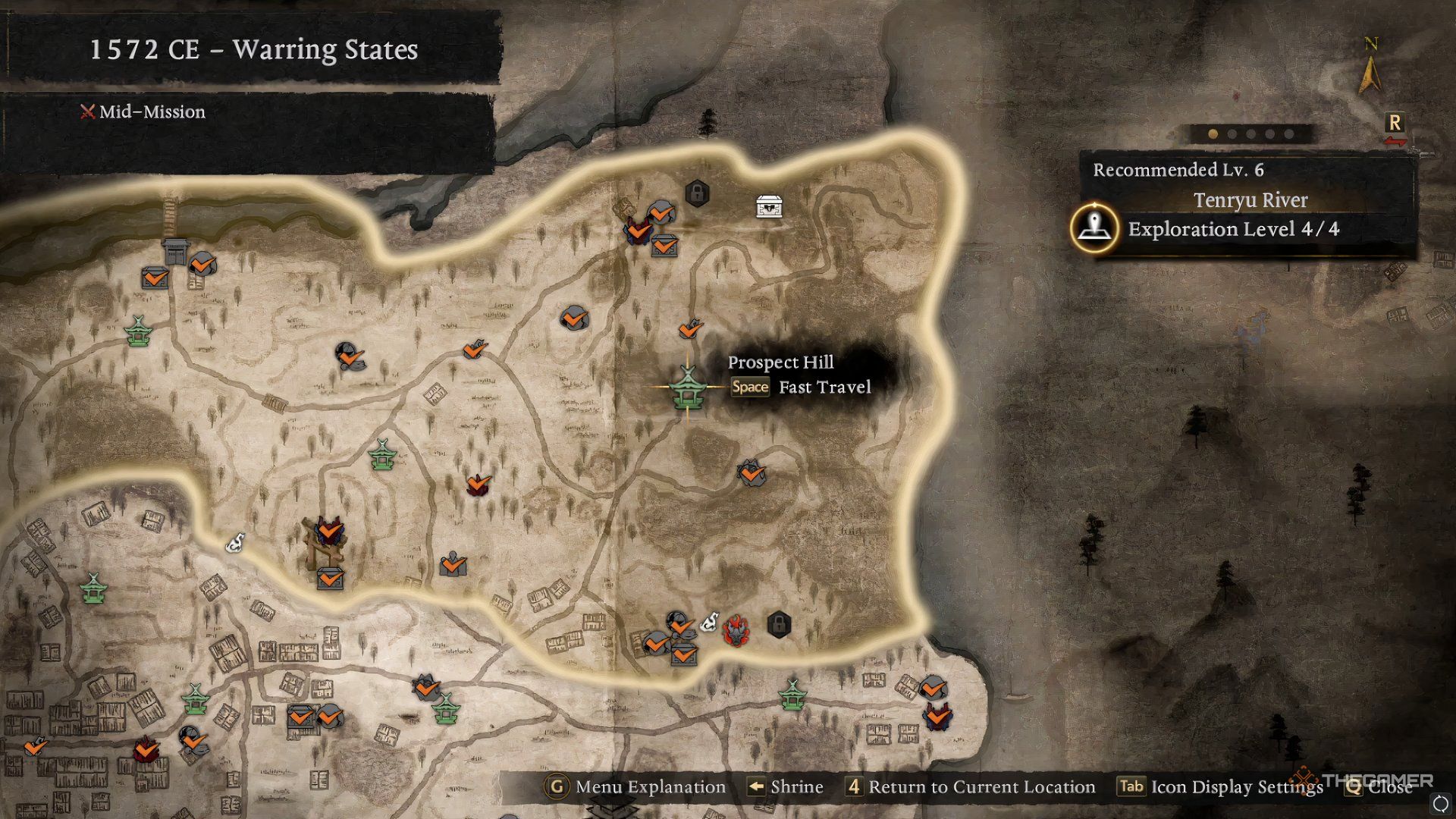Close the map screen
Image resolution: width=1456 pixels, height=819 pixels.
coord(1379,787)
